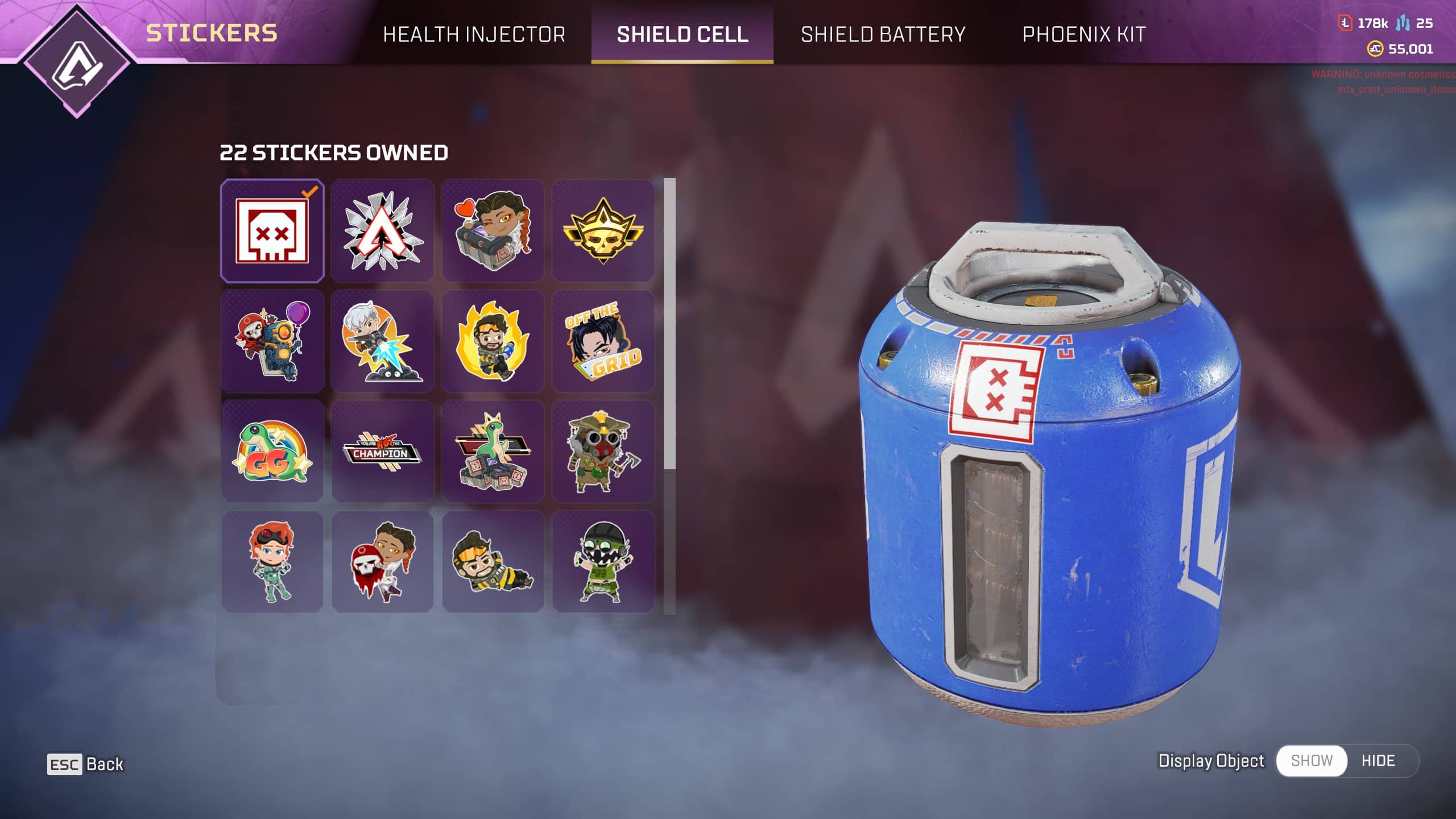Pick the gold crowned skull sticker
This screenshot has width=1456, height=819.
coord(603,231)
